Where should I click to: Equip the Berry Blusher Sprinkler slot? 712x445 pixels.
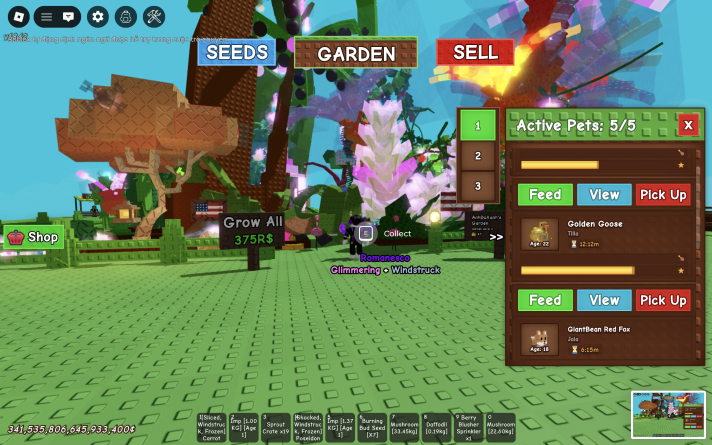coord(469,428)
